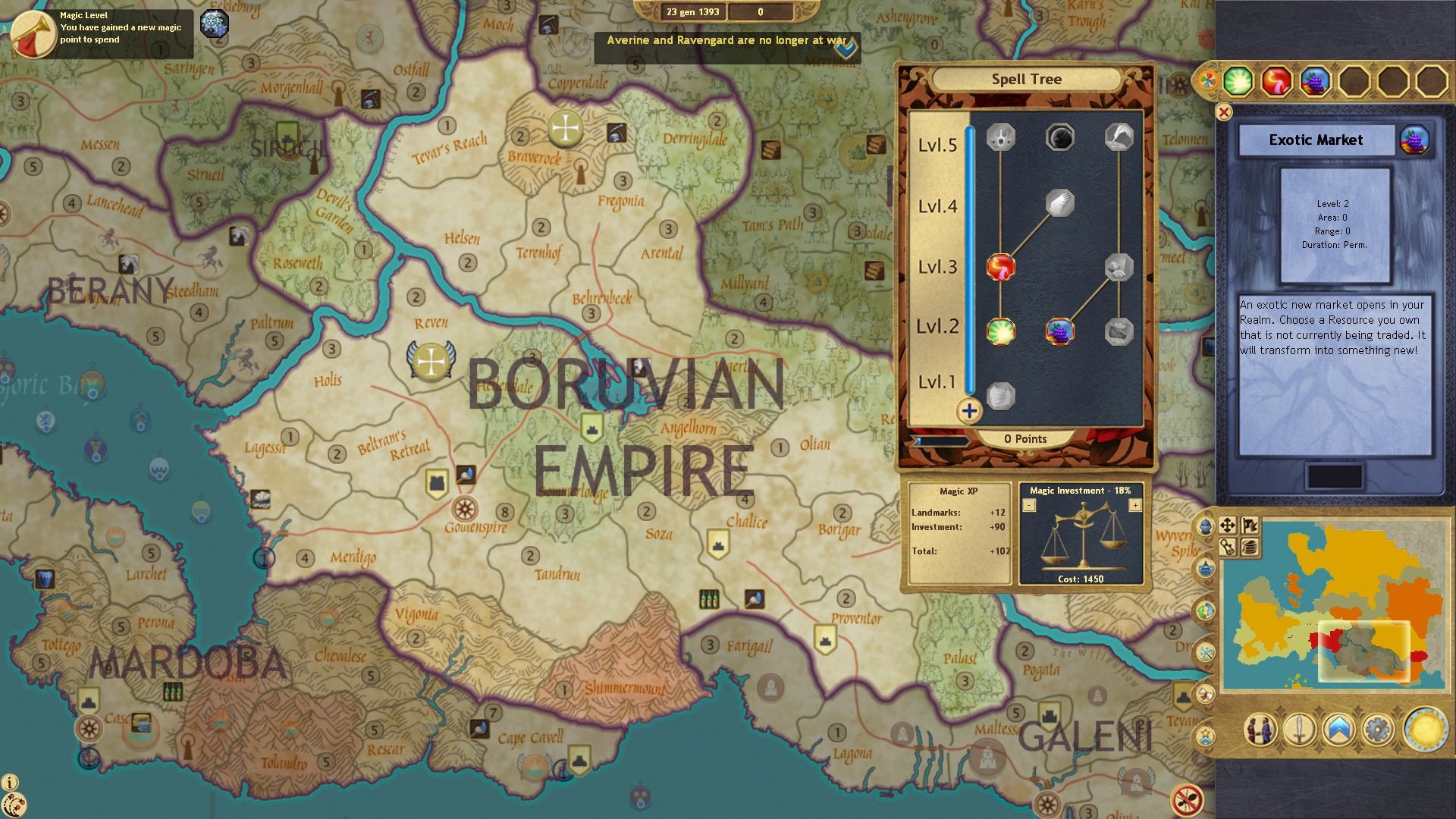Select the red fire spell school icon
This screenshot has height=819, width=1456.
point(1274,81)
